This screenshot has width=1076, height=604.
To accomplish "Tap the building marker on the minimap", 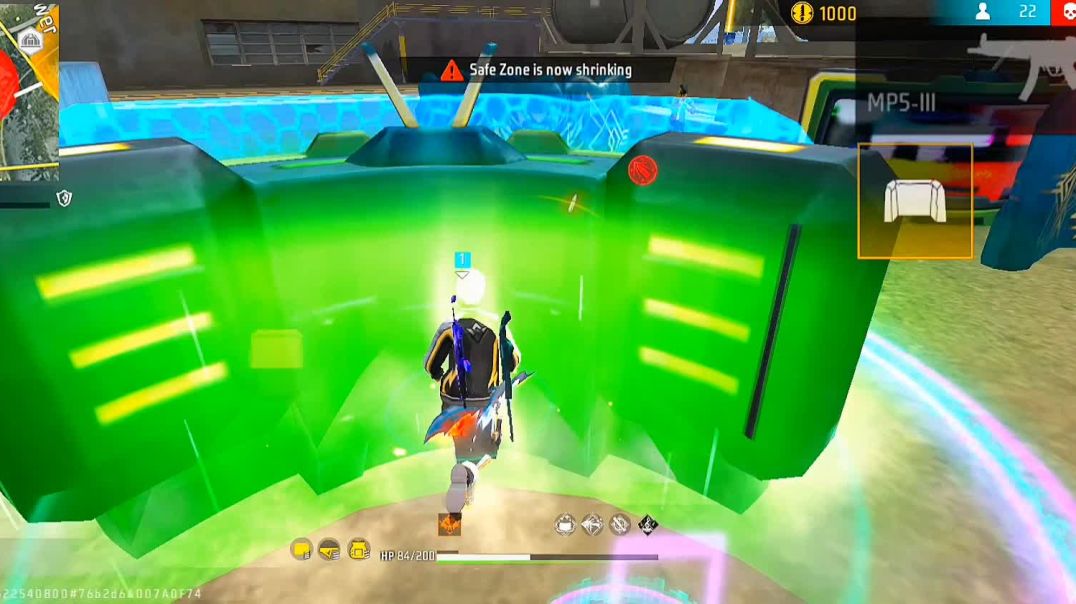I will [30, 38].
